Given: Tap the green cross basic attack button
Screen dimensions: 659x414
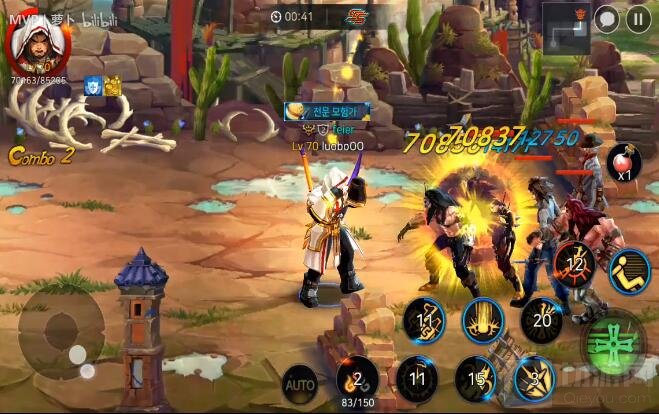Looking at the screenshot, I should tap(612, 339).
